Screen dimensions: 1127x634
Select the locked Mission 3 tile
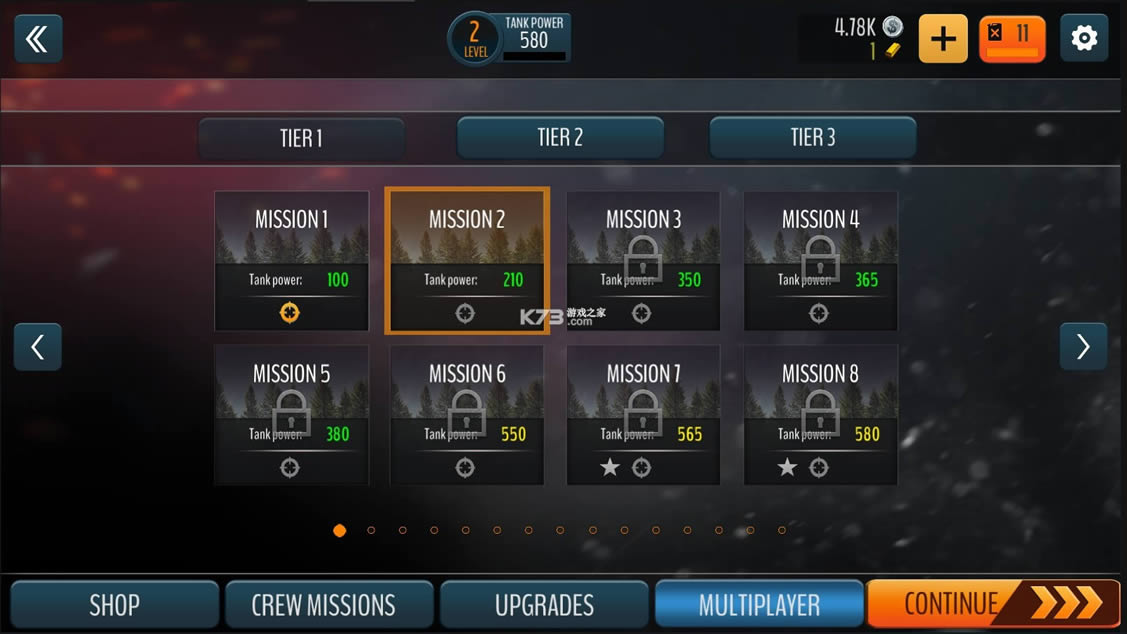click(x=643, y=261)
